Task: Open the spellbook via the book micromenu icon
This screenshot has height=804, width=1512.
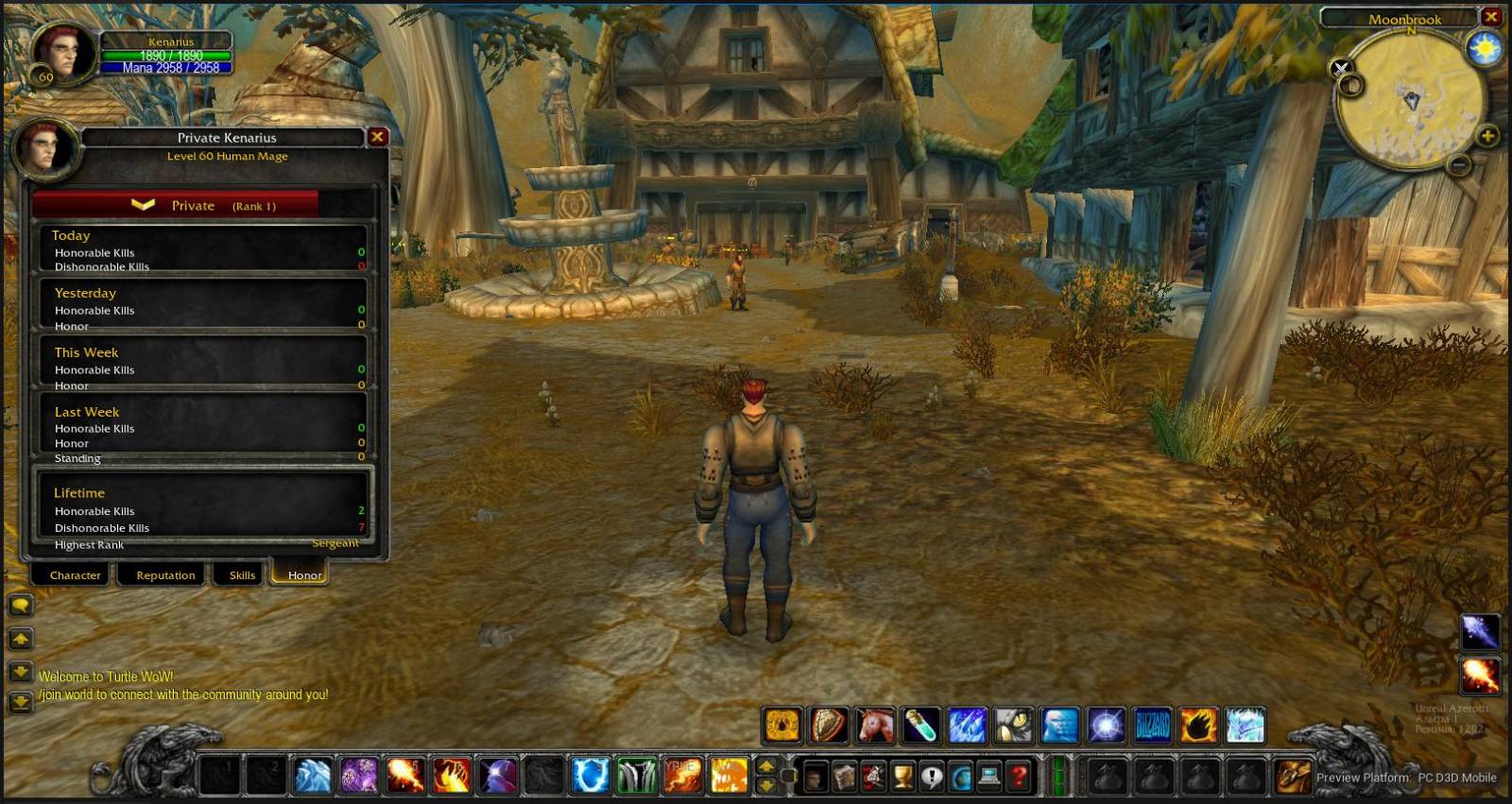Action: (846, 777)
